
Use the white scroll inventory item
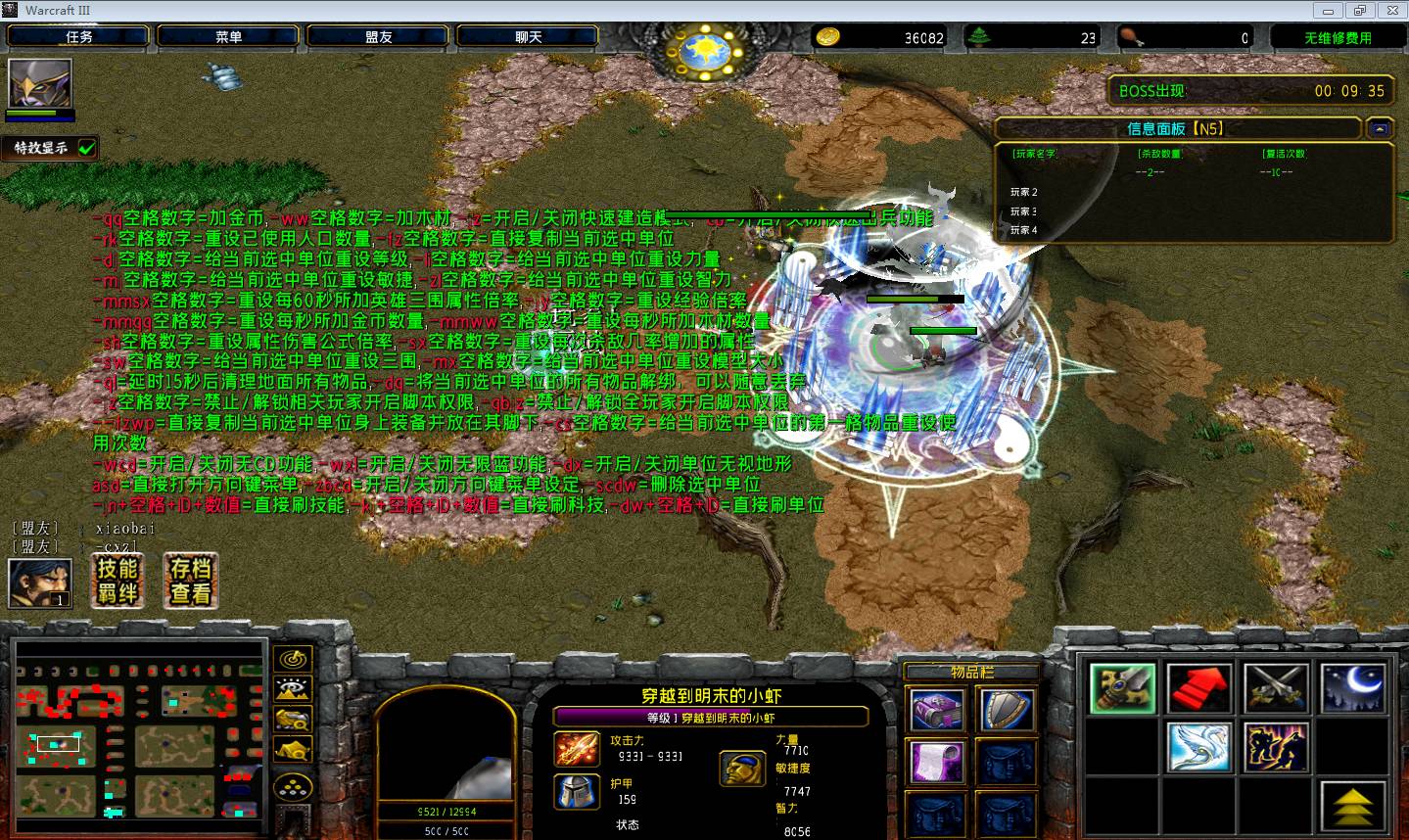point(937,762)
